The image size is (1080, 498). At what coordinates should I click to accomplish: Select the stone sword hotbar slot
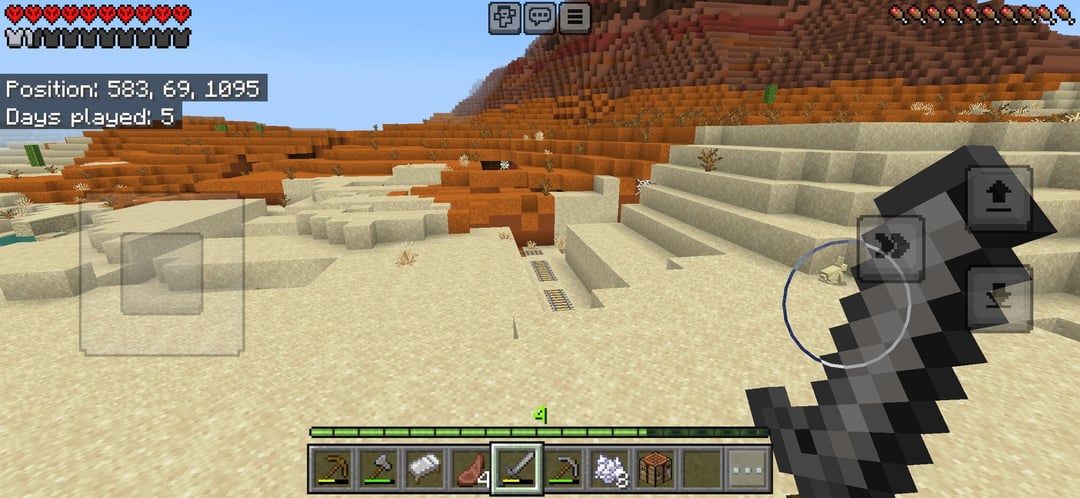[x=517, y=467]
